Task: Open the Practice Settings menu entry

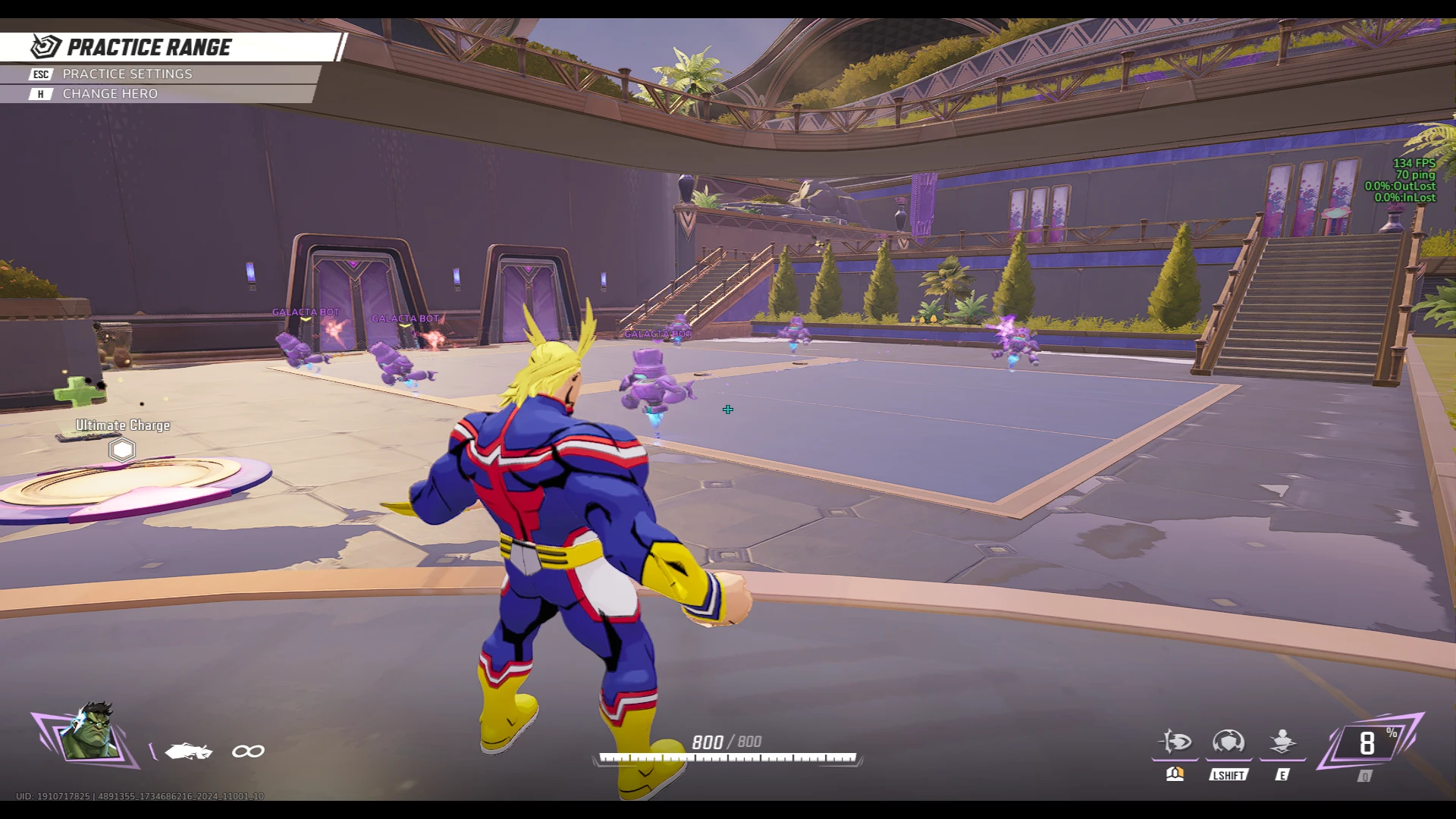Action: click(127, 74)
